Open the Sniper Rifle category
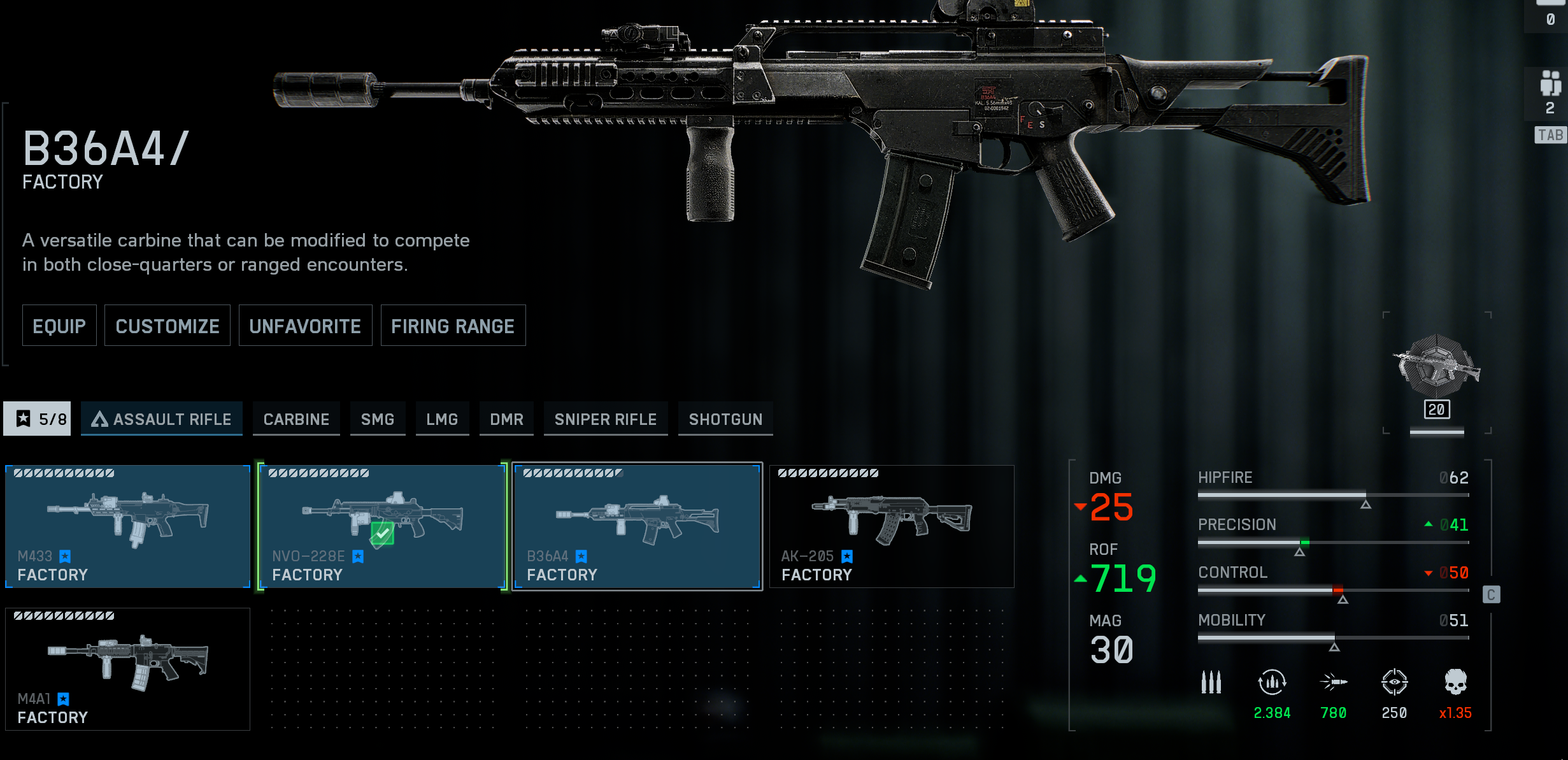 coord(605,419)
